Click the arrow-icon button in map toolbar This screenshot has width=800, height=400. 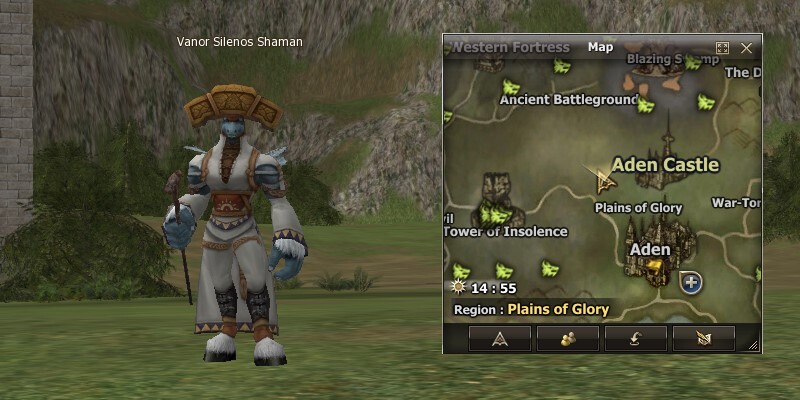pos(499,338)
